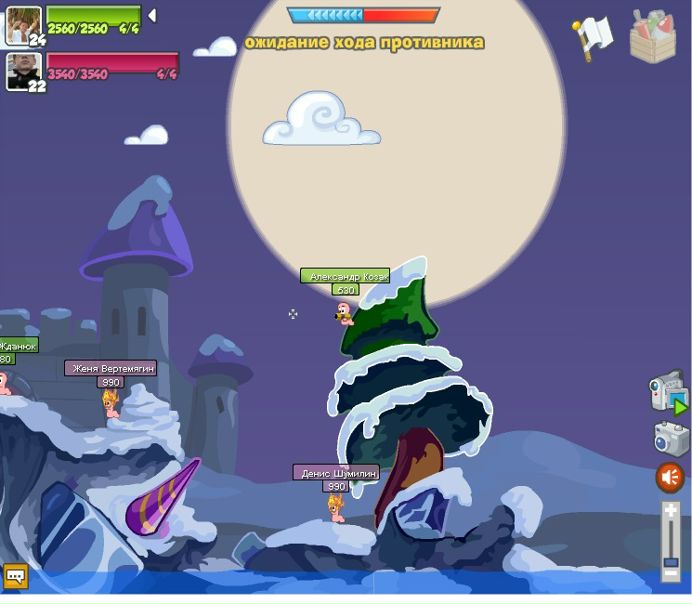Click the blue zoom slider handle
The height and width of the screenshot is (604, 692).
[x=671, y=562]
